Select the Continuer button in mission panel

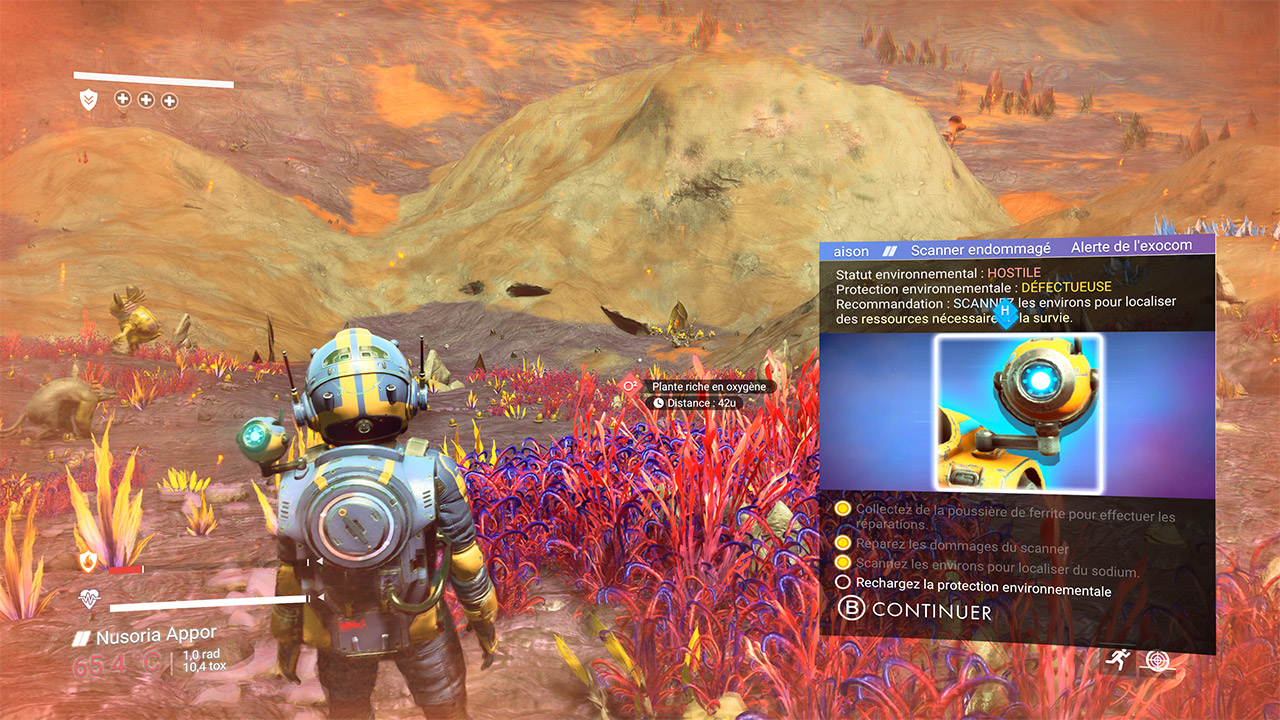[x=915, y=610]
